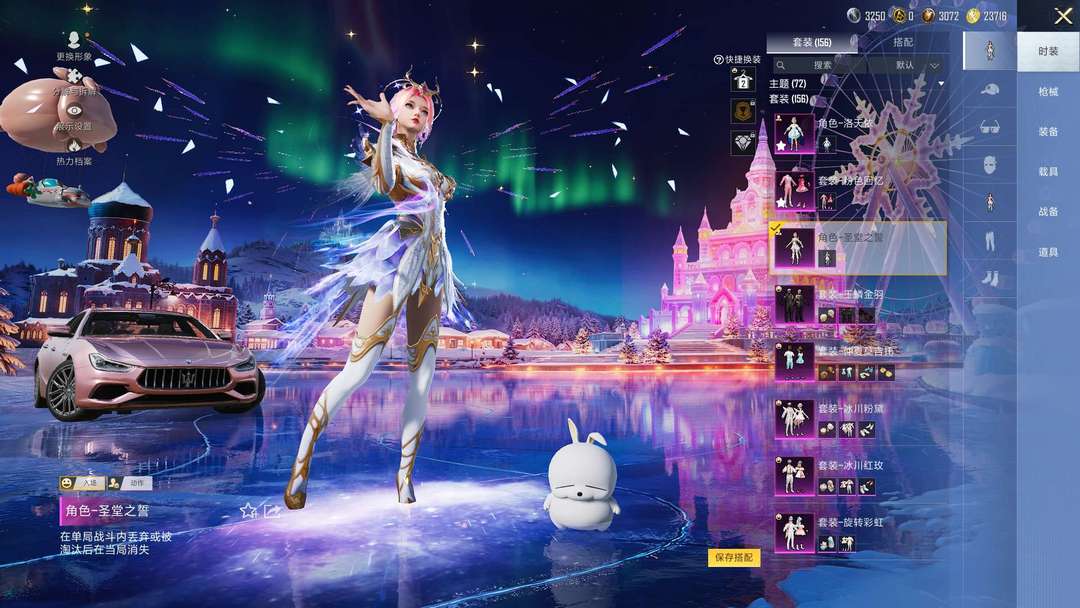Open the 载具 category
Image resolution: width=1080 pixels, height=608 pixels.
coord(1047,172)
